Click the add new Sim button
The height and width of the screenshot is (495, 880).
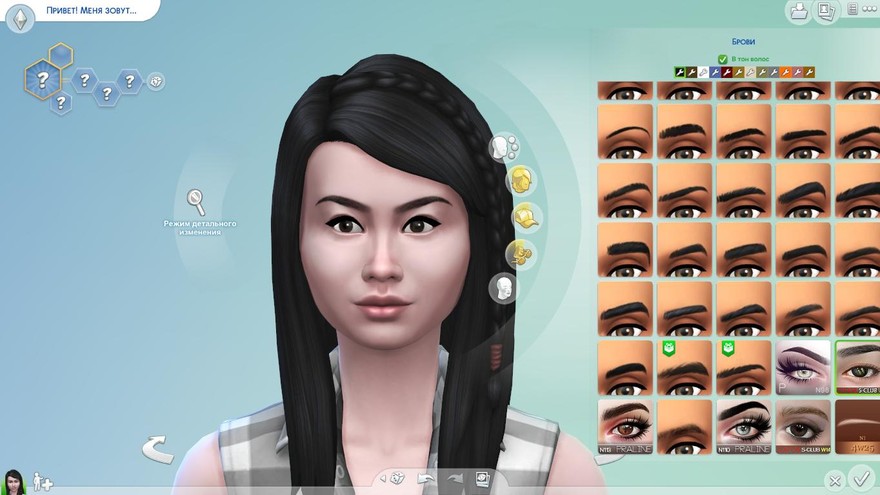[x=42, y=482]
